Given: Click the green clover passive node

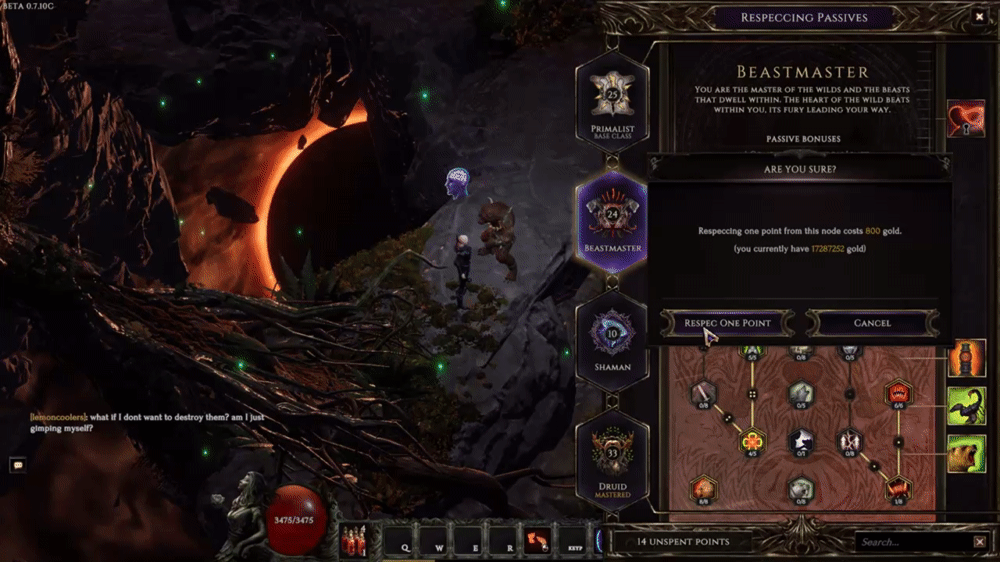Looking at the screenshot, I should (x=752, y=441).
